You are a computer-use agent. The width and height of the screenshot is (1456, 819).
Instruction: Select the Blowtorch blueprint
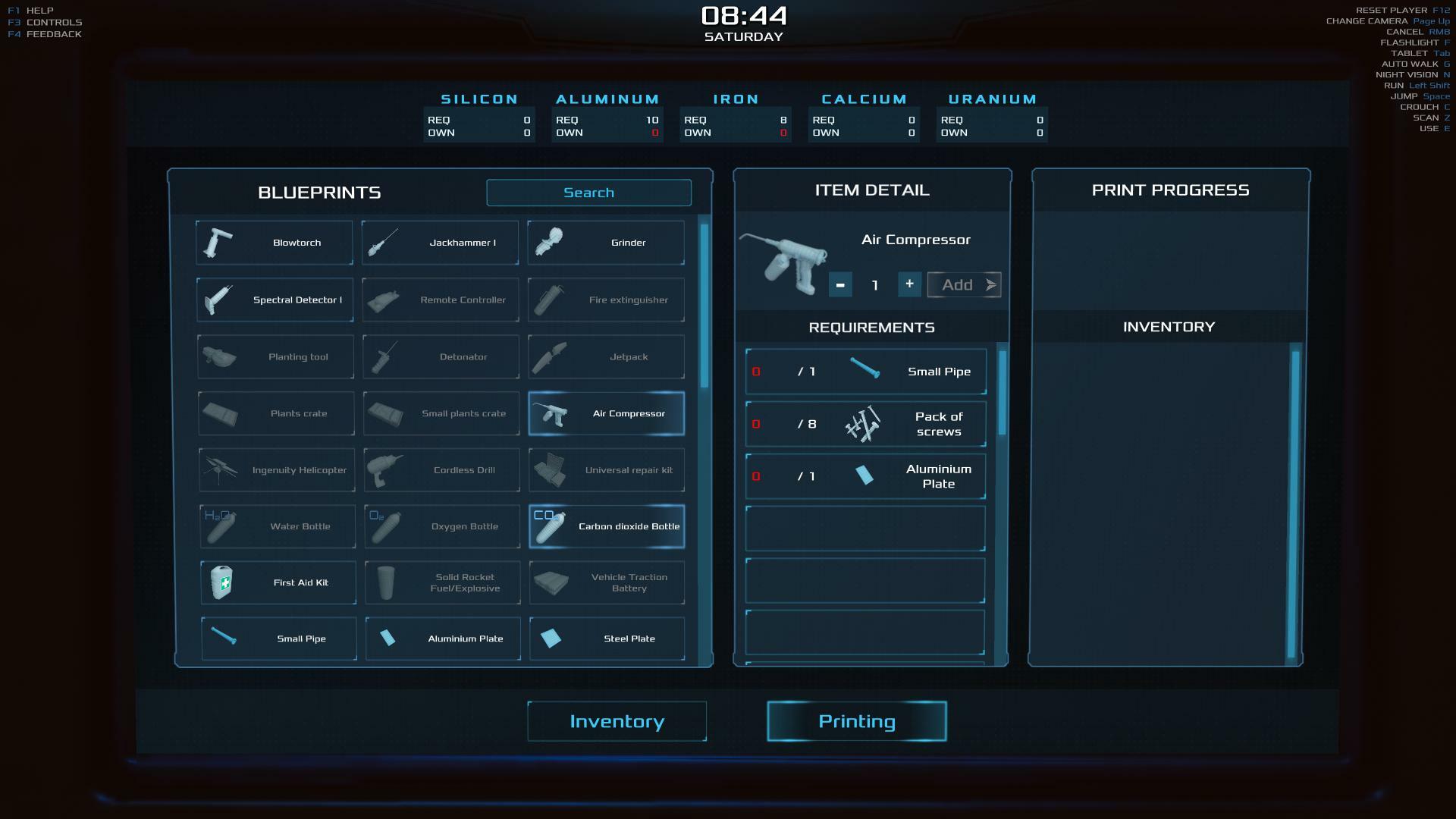(275, 243)
